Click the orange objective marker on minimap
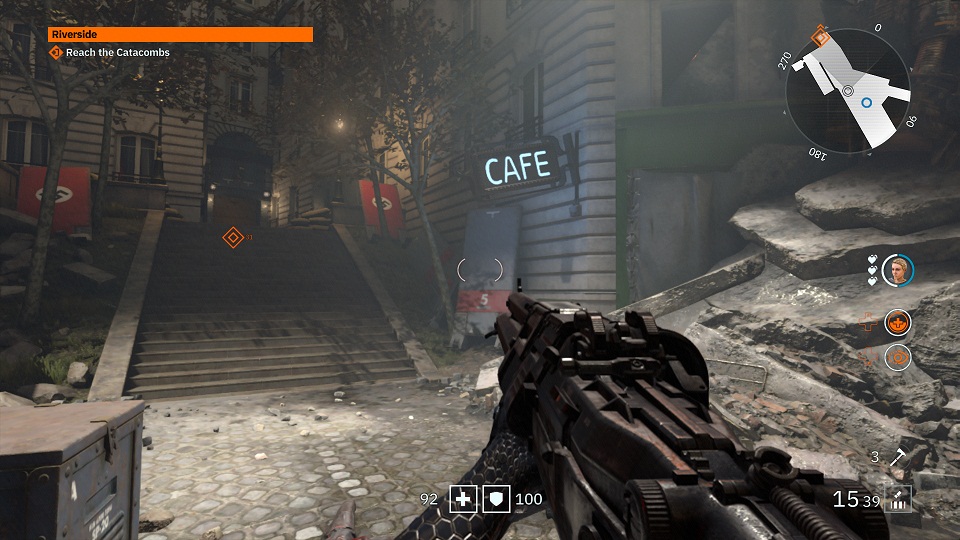The width and height of the screenshot is (960, 540). 820,37
